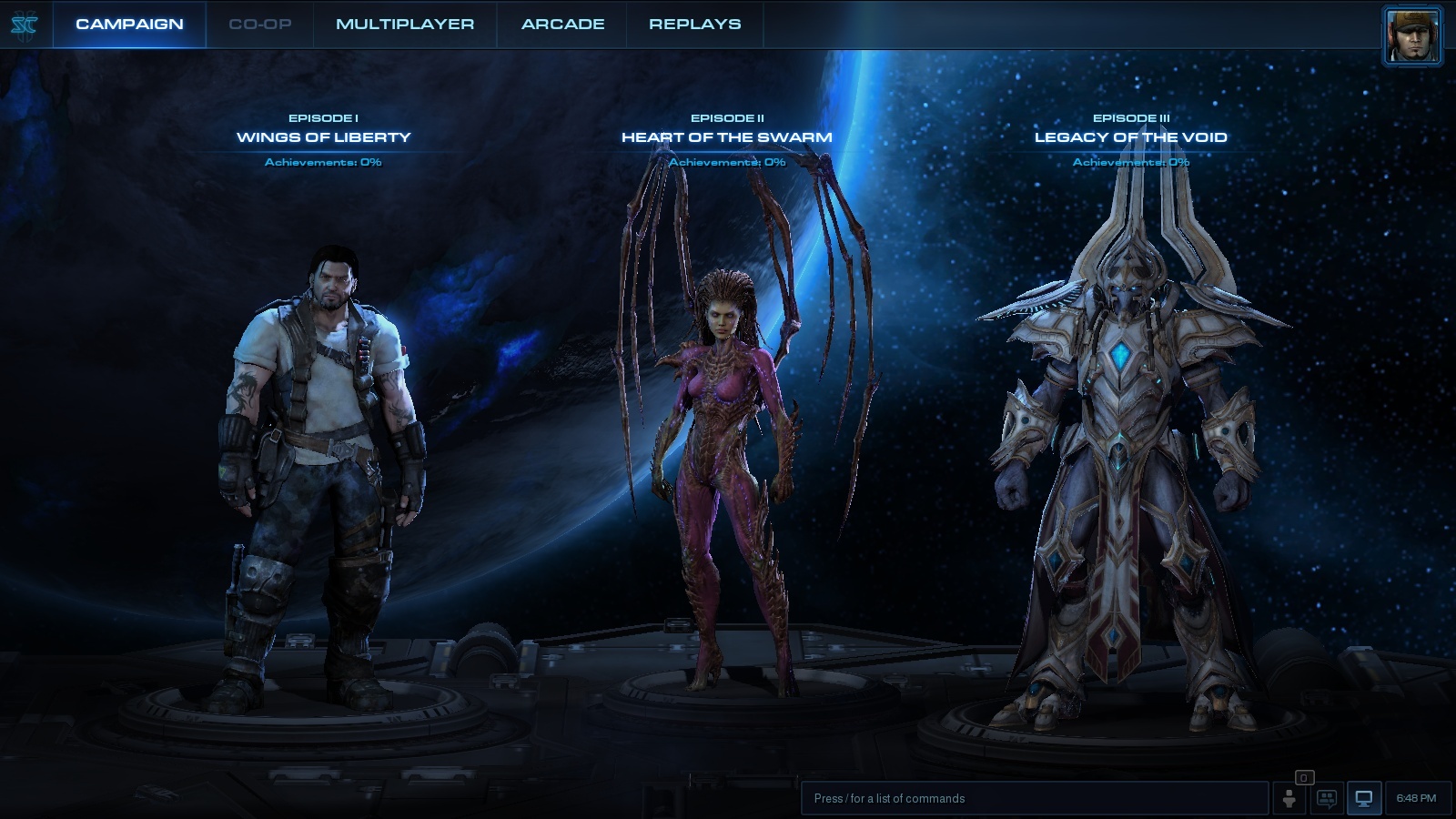Viewport: 1456px width, 819px height.
Task: Focus the chat command input box
Action: click(x=1034, y=798)
